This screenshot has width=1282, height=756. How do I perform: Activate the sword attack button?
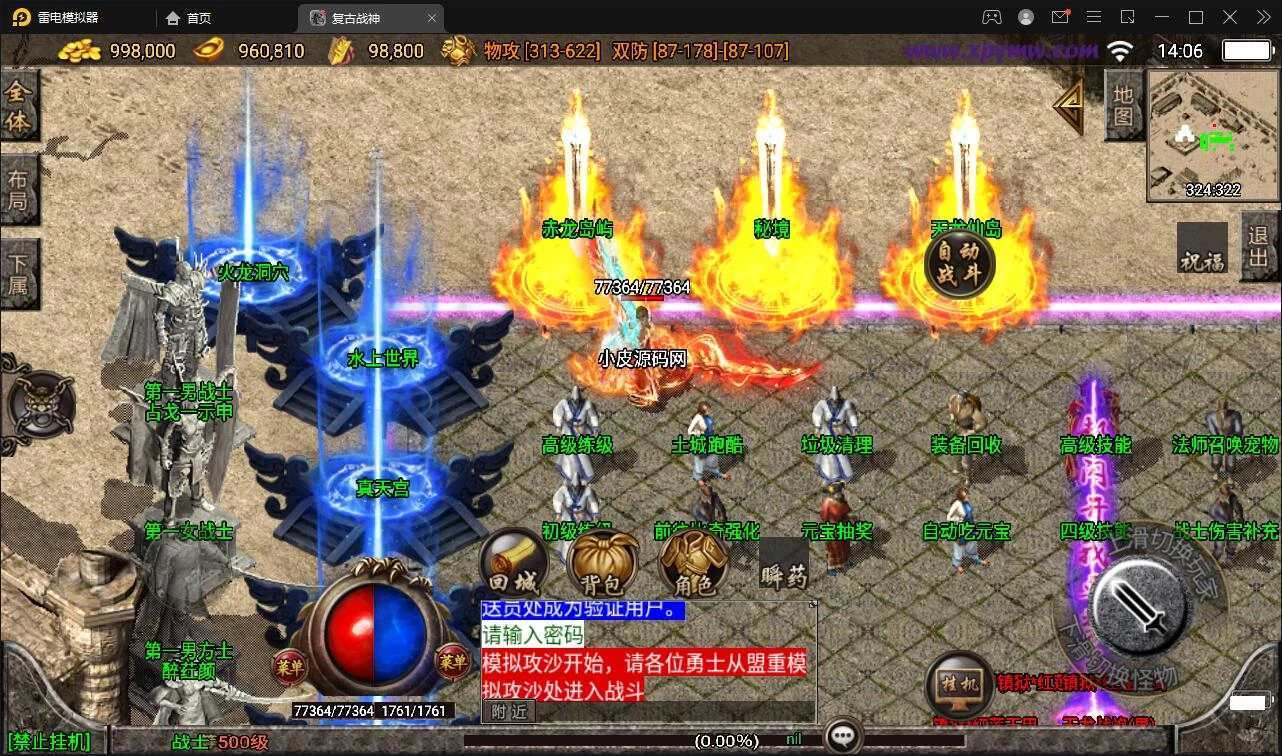[x=1137, y=602]
